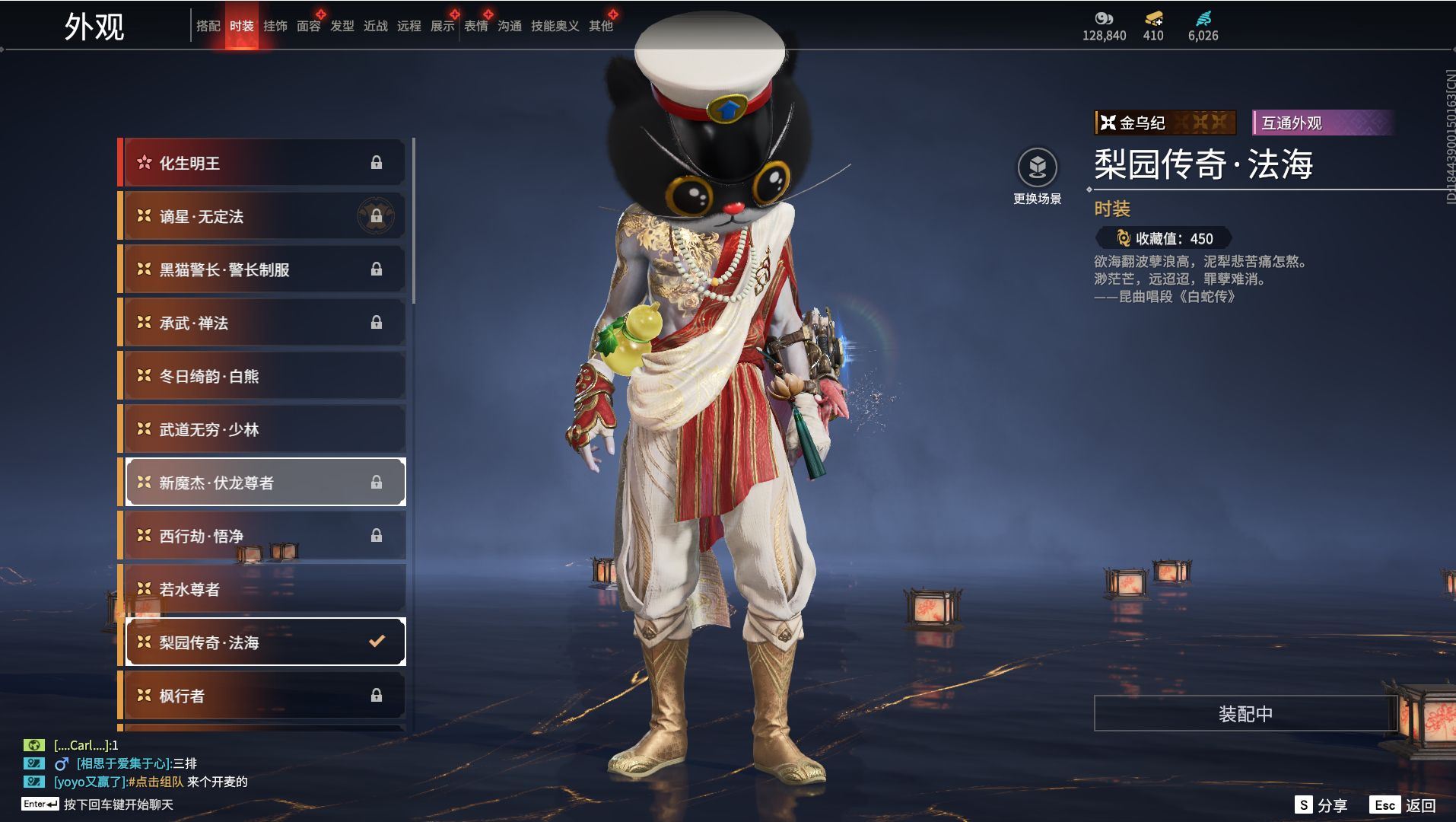The image size is (1456, 822).
Task: Go back with the 返回 button
Action: coord(1404,805)
